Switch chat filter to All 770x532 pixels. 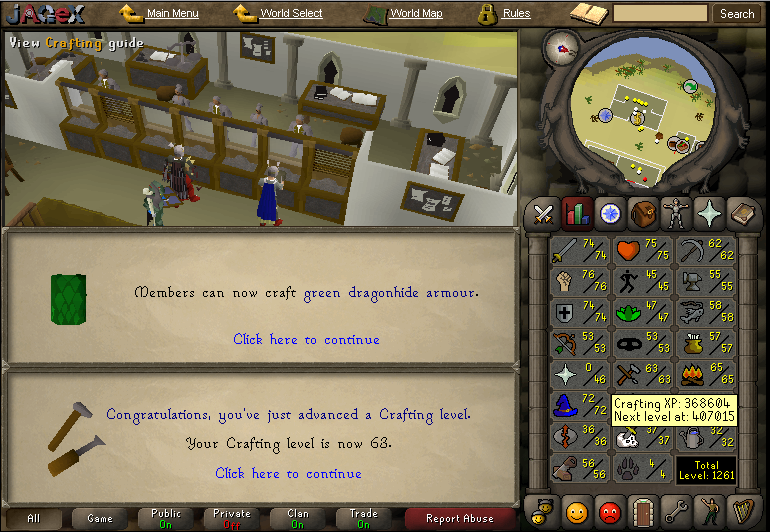pyautogui.click(x=34, y=519)
